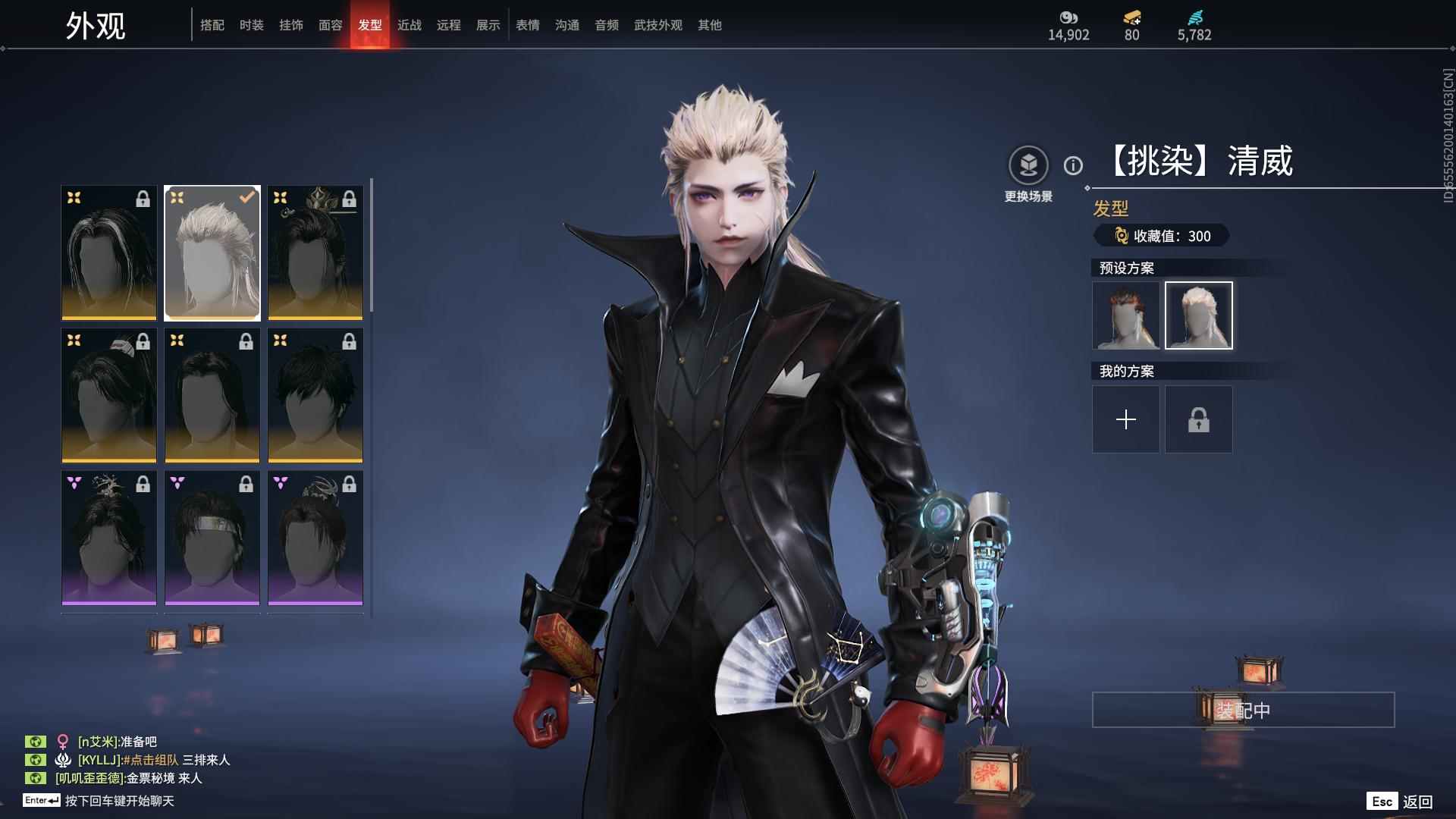Go to the 面容 tab
The width and height of the screenshot is (1456, 819).
(x=331, y=25)
